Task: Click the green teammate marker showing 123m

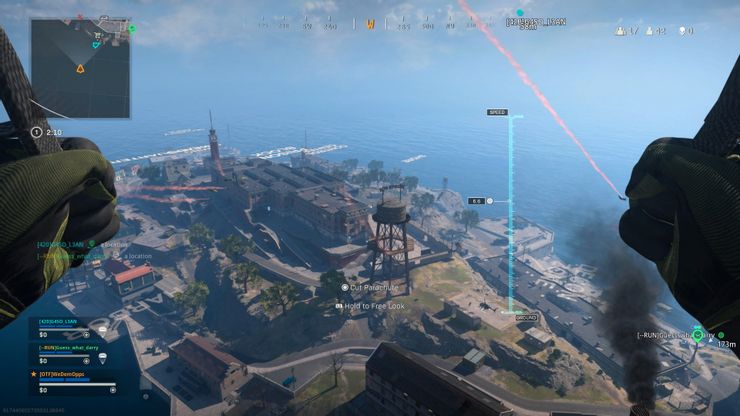Action: click(x=698, y=335)
